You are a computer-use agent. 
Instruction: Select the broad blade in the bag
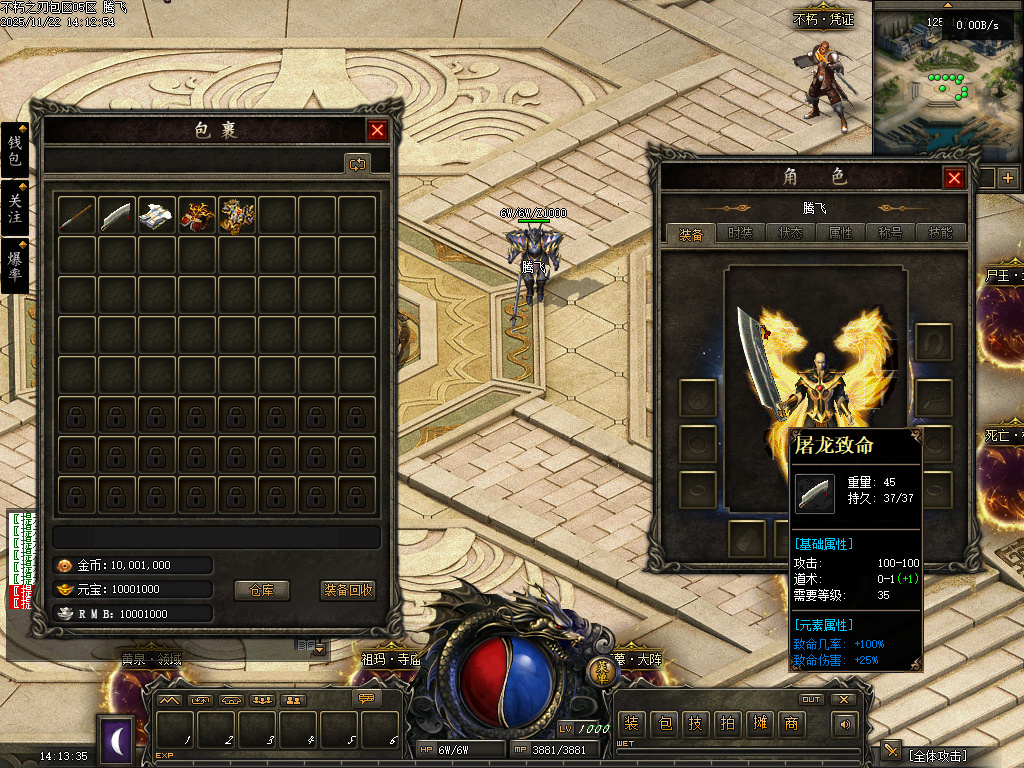(117, 215)
